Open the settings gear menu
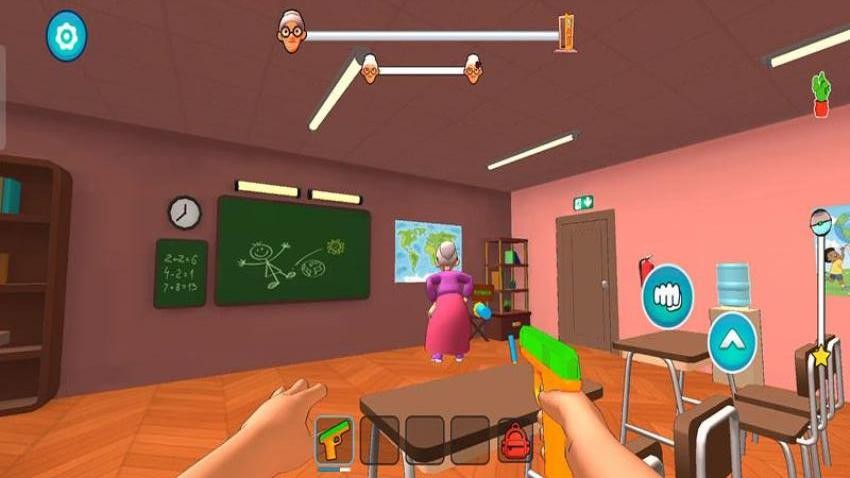The image size is (850, 478). [67, 36]
